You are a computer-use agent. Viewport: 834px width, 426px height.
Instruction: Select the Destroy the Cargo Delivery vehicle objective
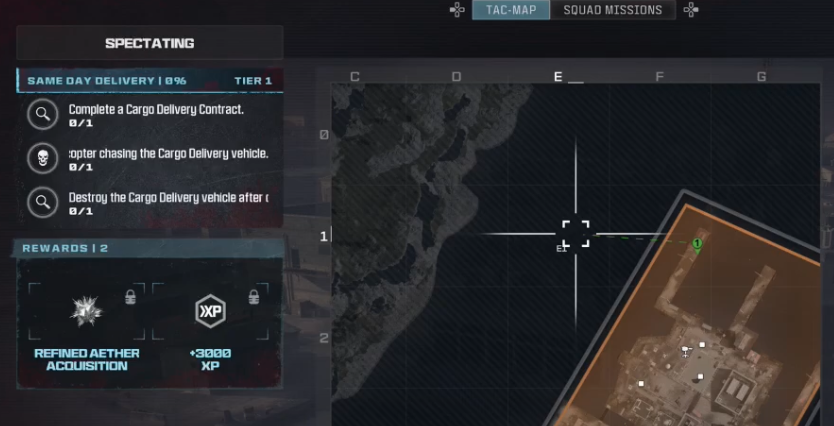155,203
